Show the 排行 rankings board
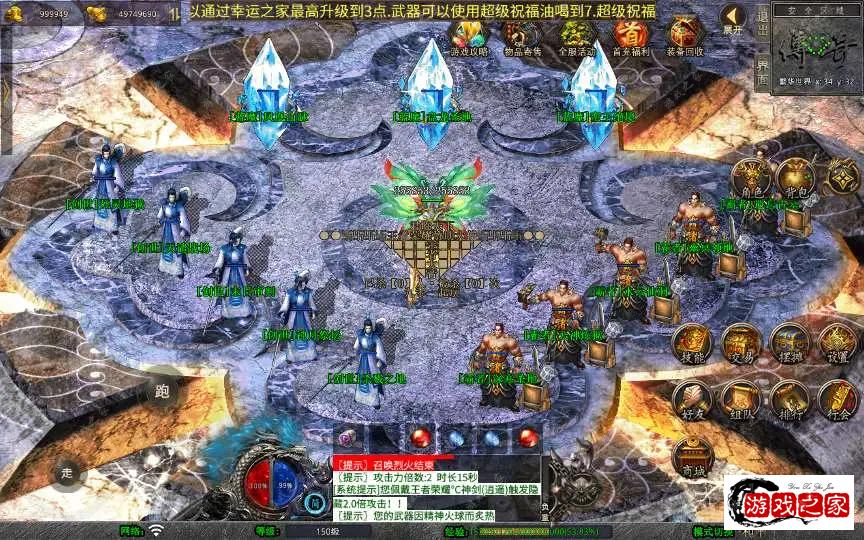The image size is (864, 540). tap(789, 398)
